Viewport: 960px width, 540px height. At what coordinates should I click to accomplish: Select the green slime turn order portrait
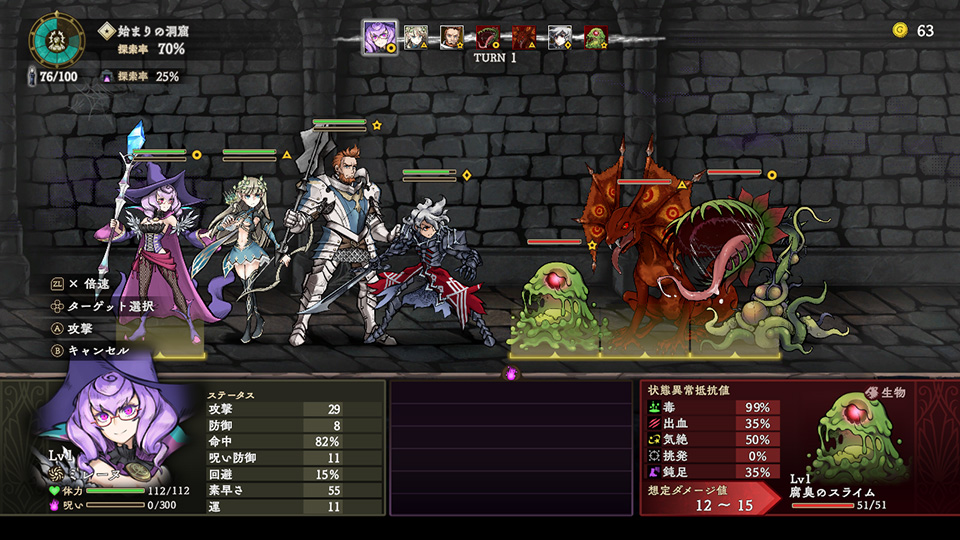[595, 38]
